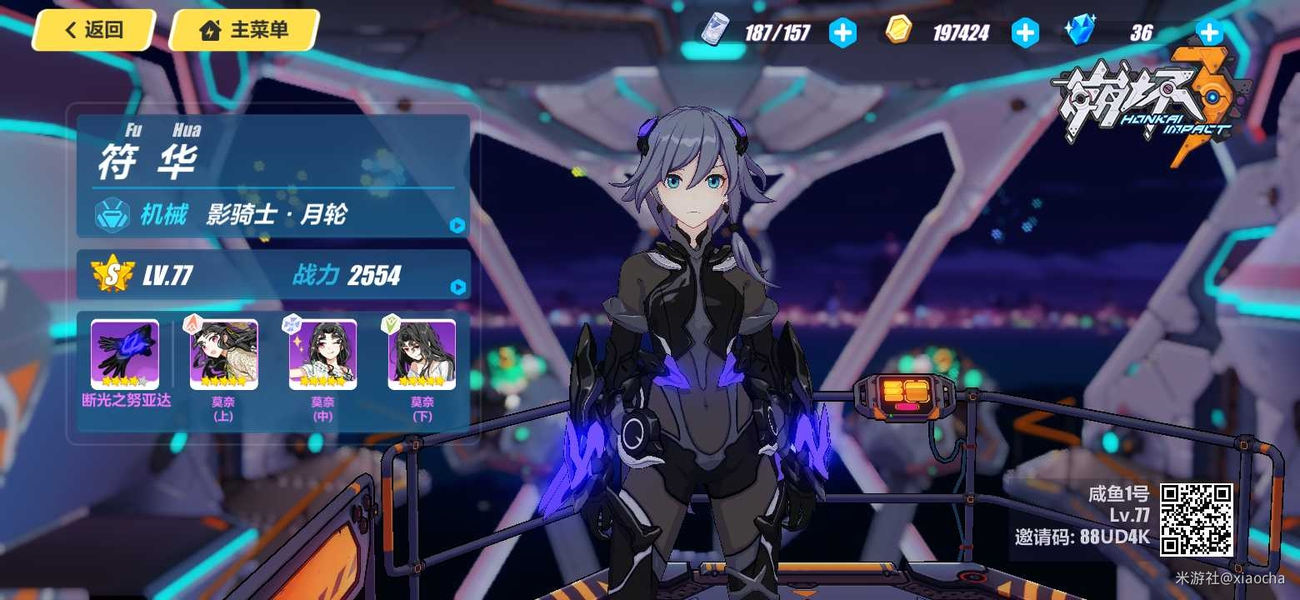
Task: Select the 莫奈 (上) stigmata slot
Action: click(224, 355)
